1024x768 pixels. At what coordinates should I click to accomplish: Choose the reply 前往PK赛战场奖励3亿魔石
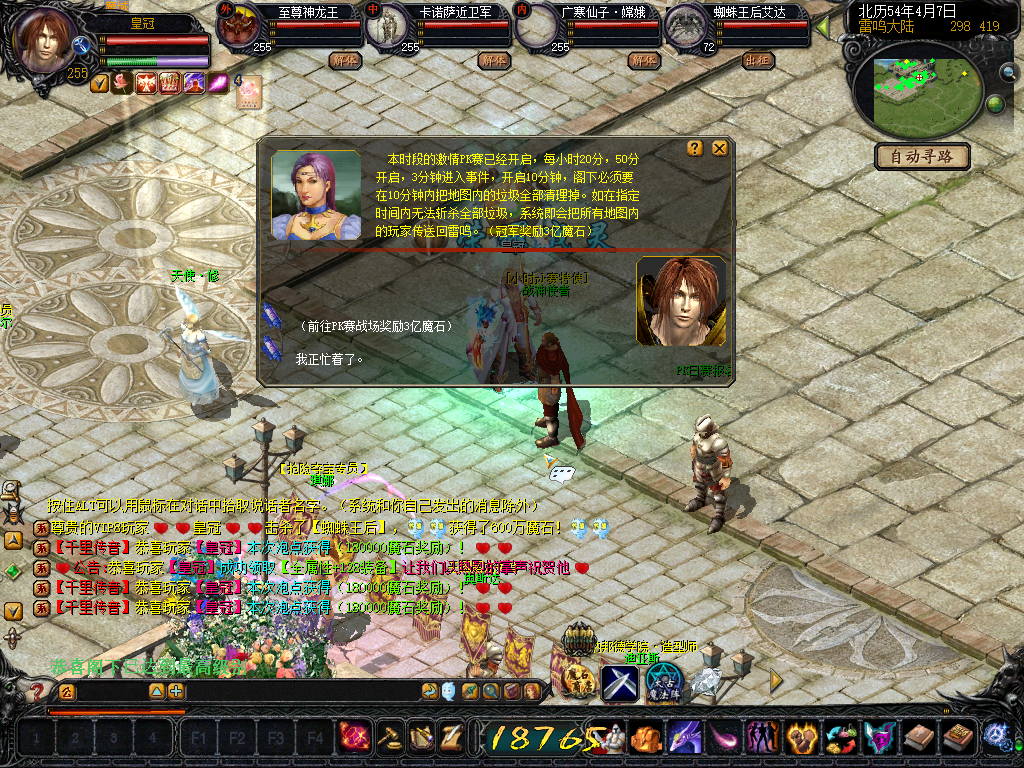(x=375, y=326)
